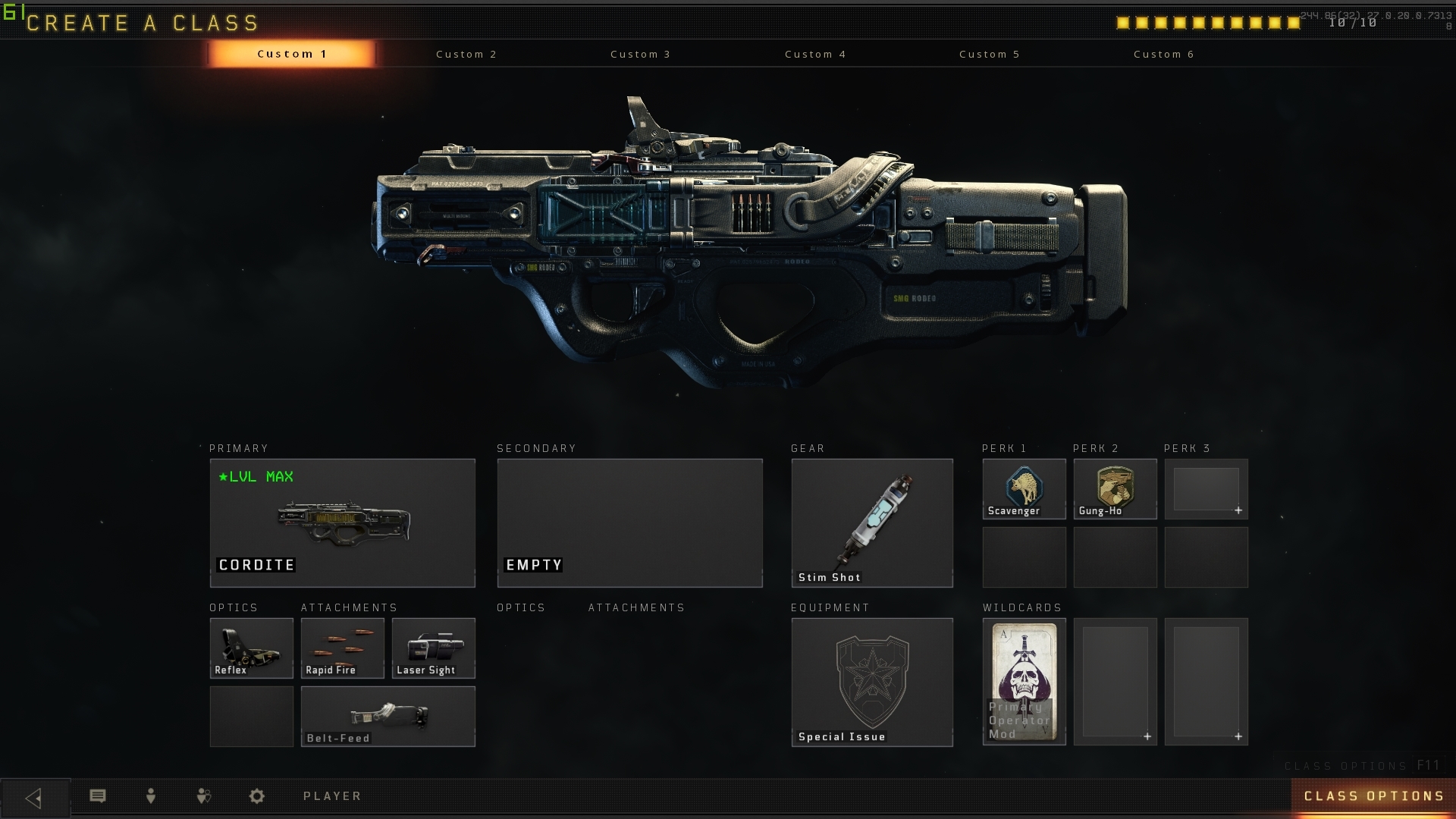Viewport: 1456px width, 819px height.
Task: Go to the Custom 6 class tab
Action: (1163, 55)
